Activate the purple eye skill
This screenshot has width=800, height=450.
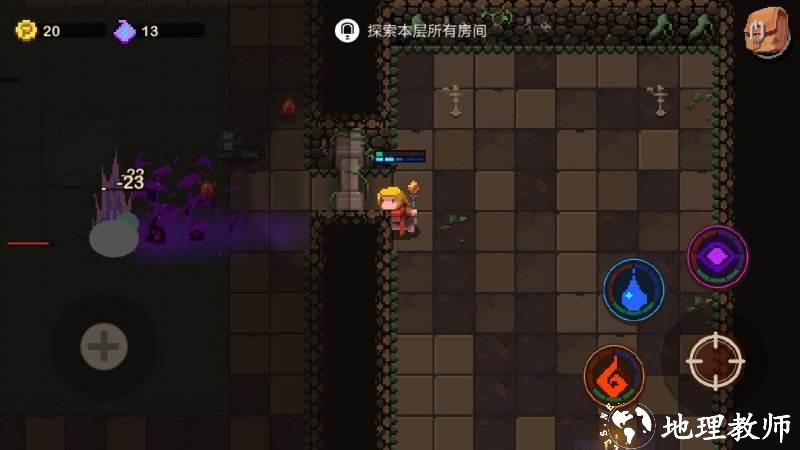point(718,257)
